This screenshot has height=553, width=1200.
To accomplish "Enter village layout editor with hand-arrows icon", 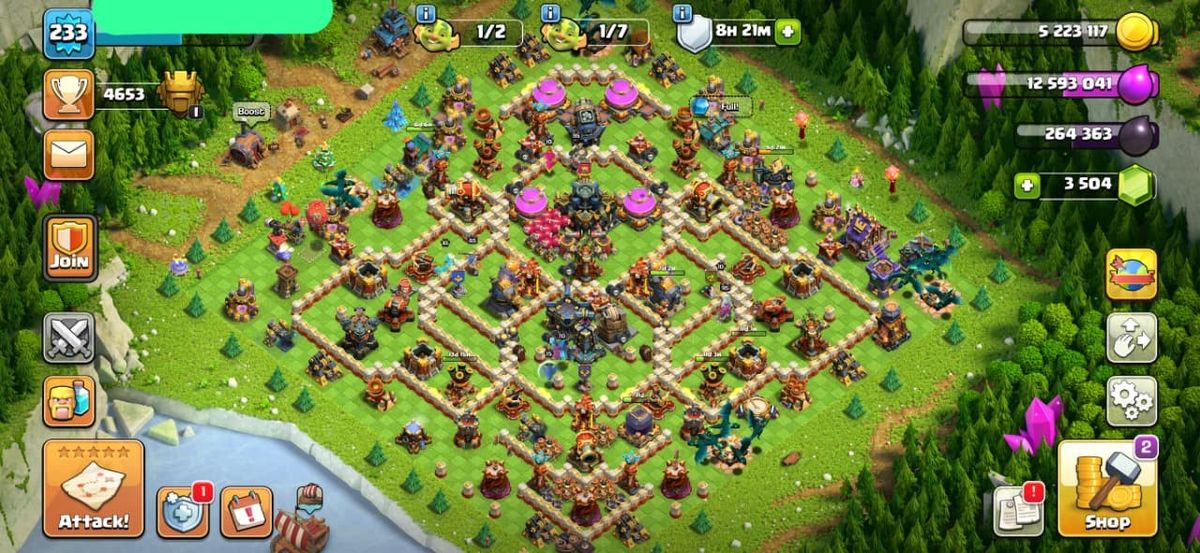I will pos(1131,338).
